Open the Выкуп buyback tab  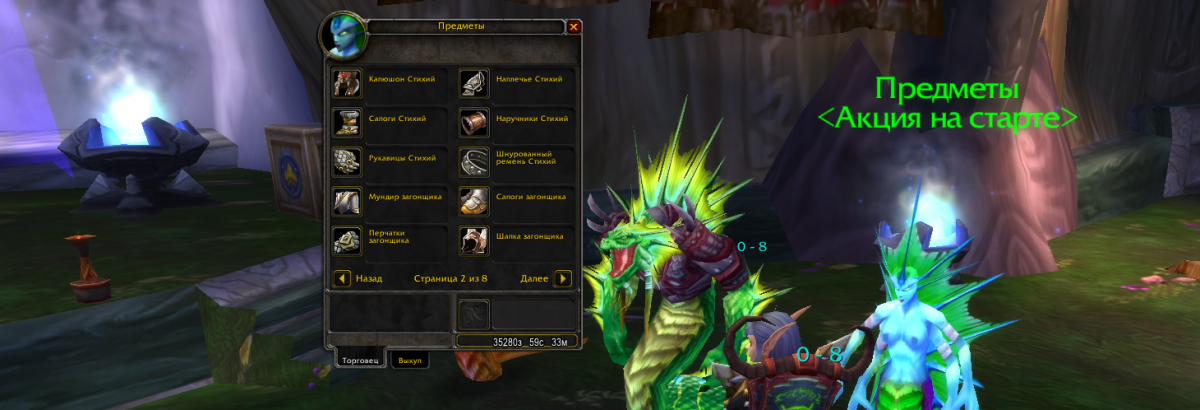409,359
